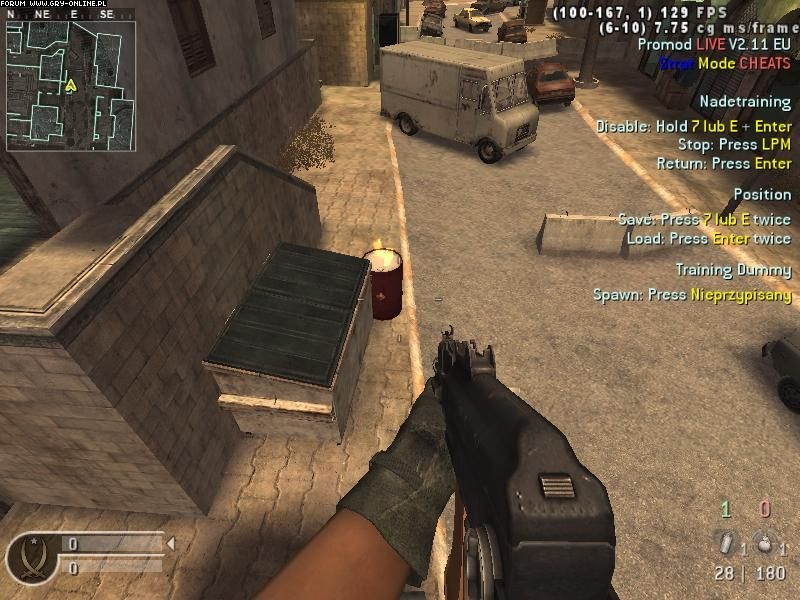Select the yellow player arrow on the minimap
800x600 pixels.
pos(70,86)
